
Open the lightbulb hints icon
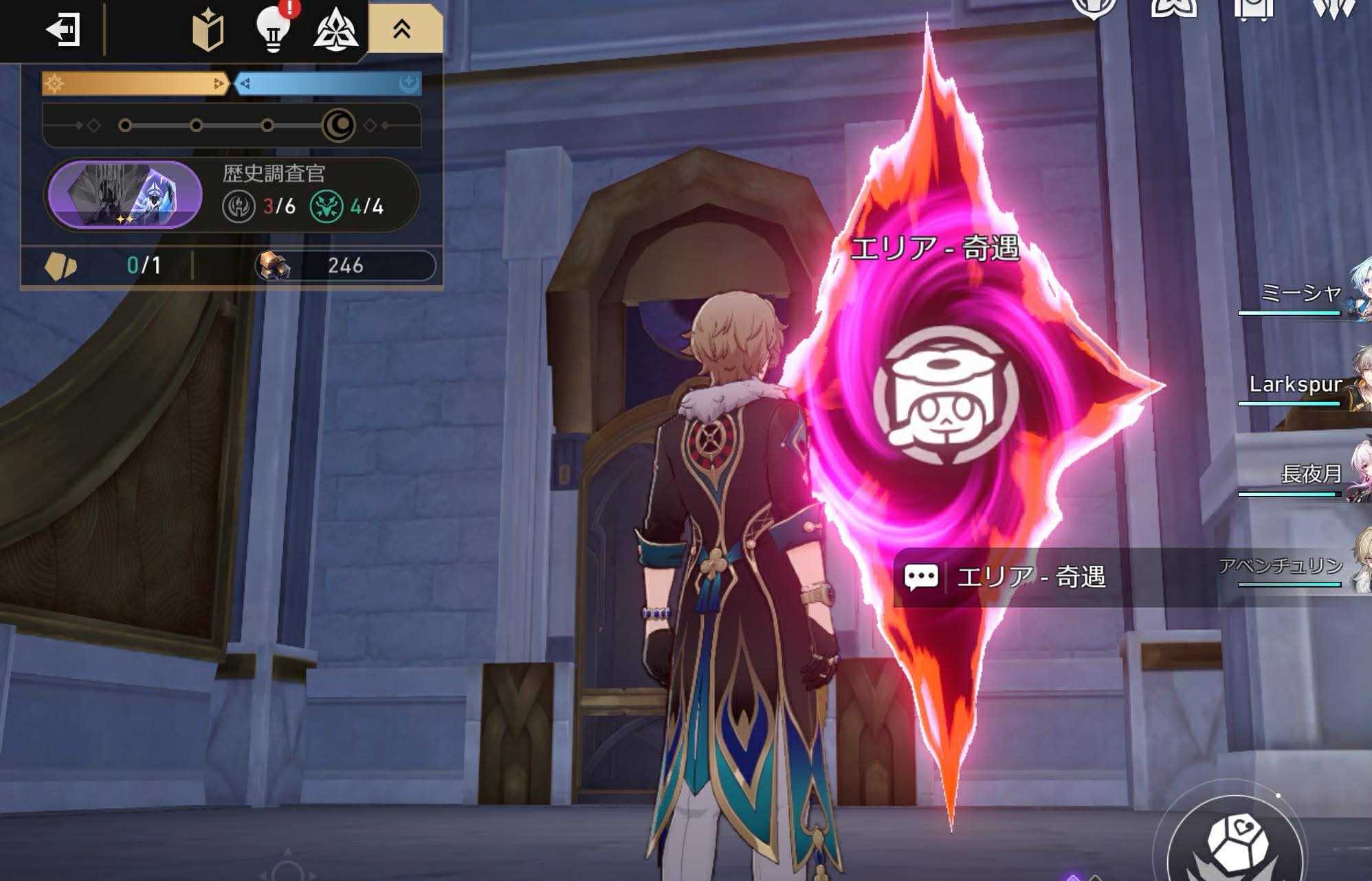[x=273, y=29]
